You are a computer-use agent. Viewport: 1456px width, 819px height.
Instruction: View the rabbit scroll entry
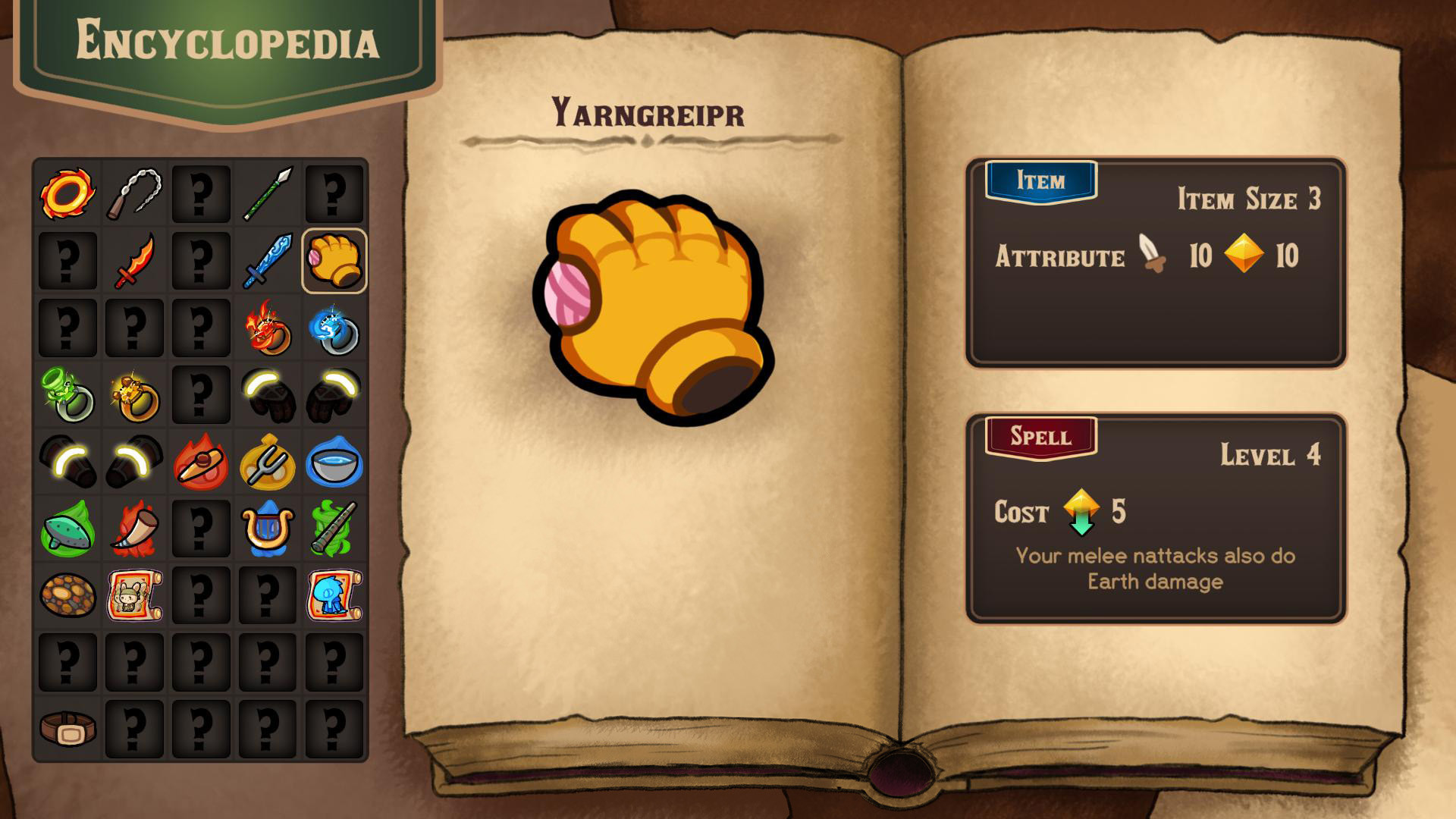coord(134,598)
